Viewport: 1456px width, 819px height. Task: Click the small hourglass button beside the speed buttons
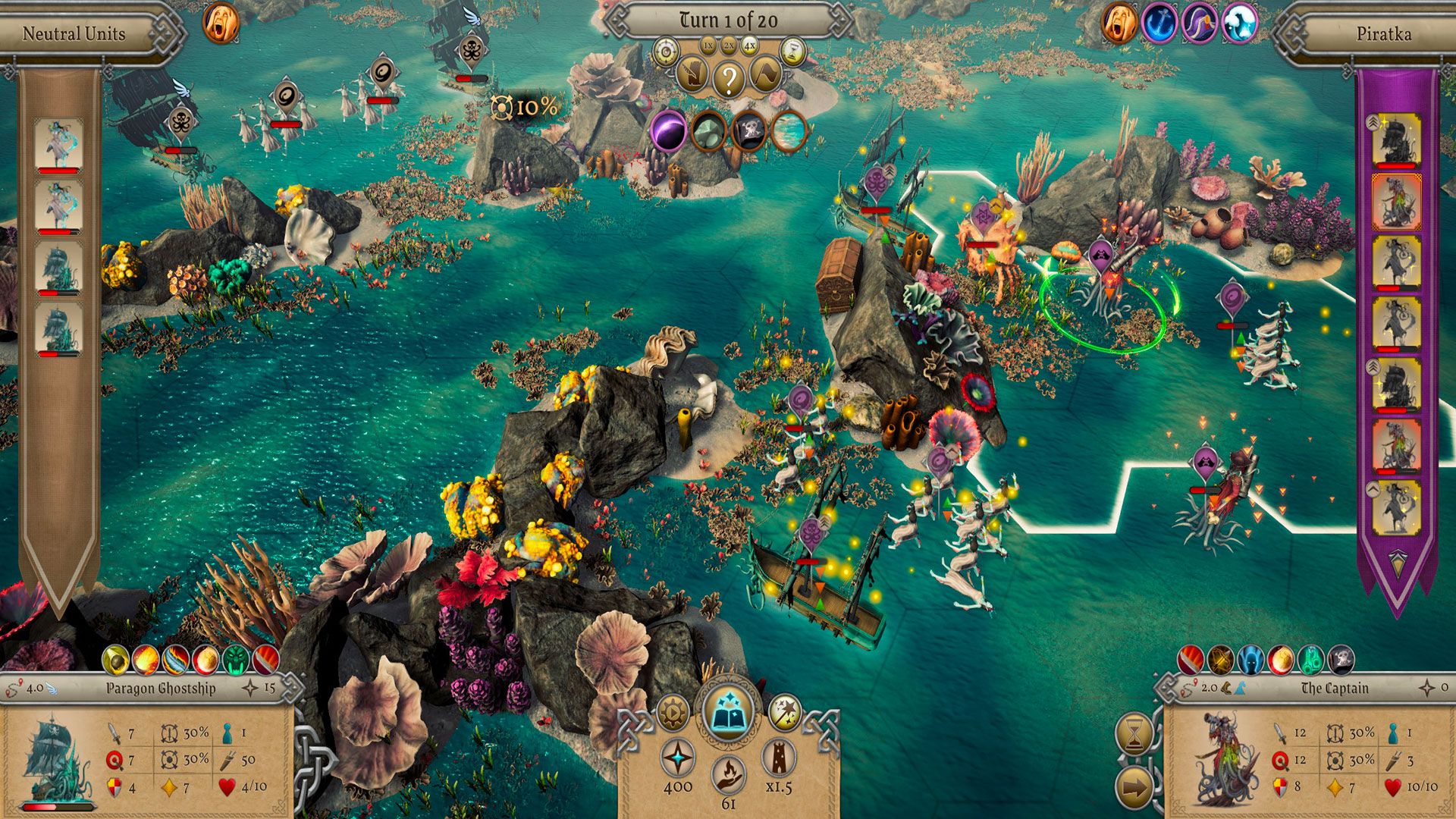click(792, 52)
